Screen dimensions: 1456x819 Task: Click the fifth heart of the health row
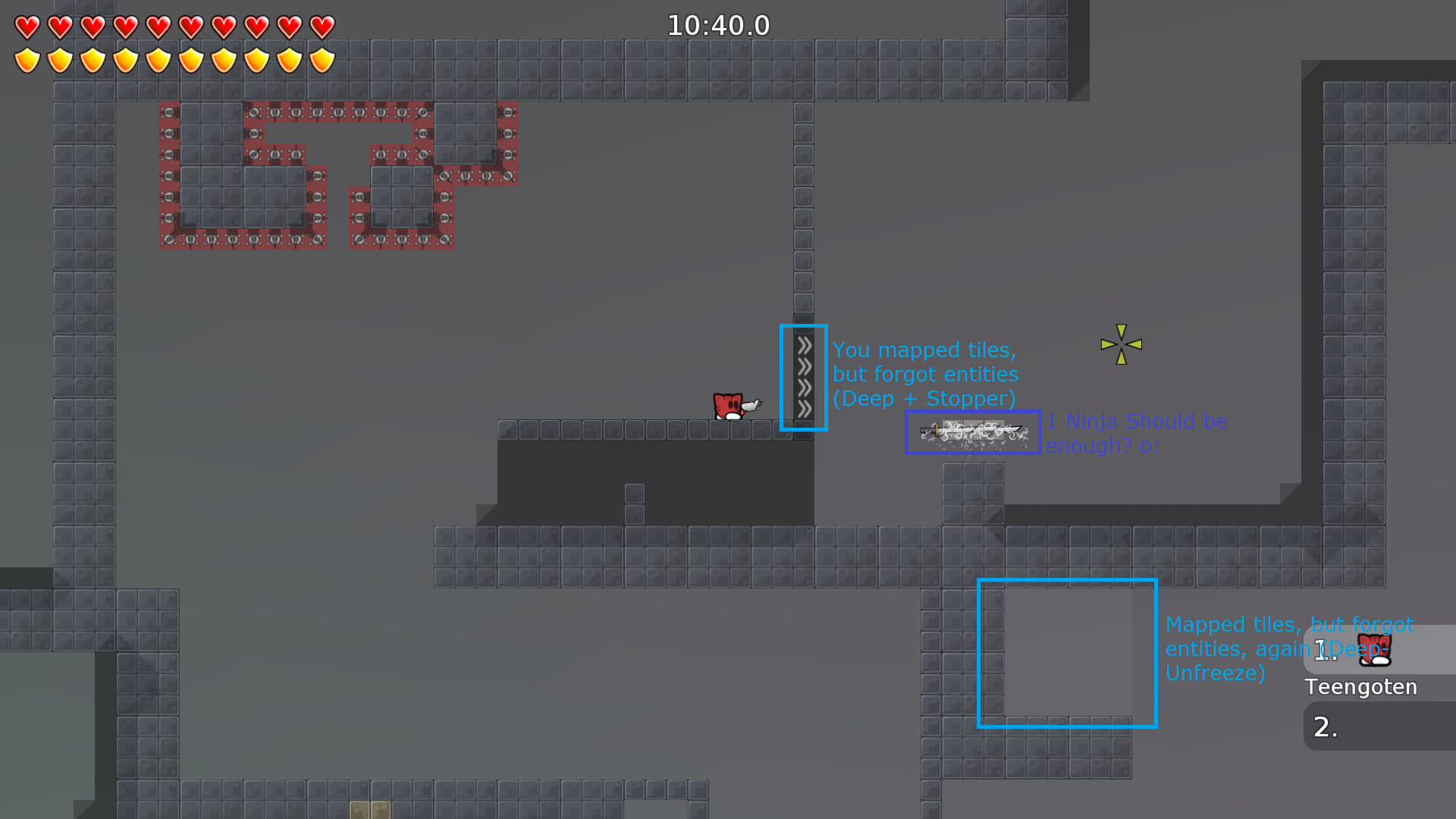[x=158, y=25]
